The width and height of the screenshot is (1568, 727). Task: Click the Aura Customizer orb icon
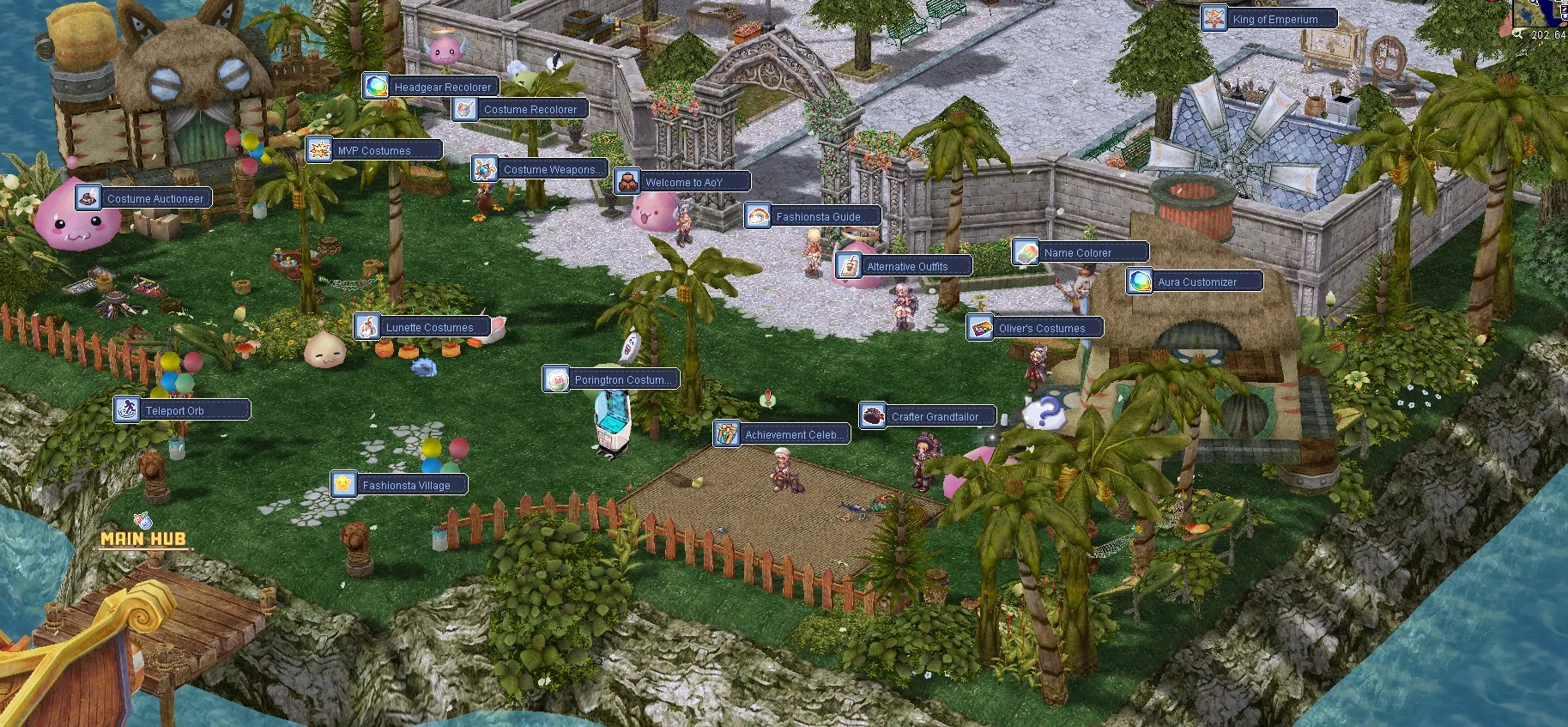1140,281
